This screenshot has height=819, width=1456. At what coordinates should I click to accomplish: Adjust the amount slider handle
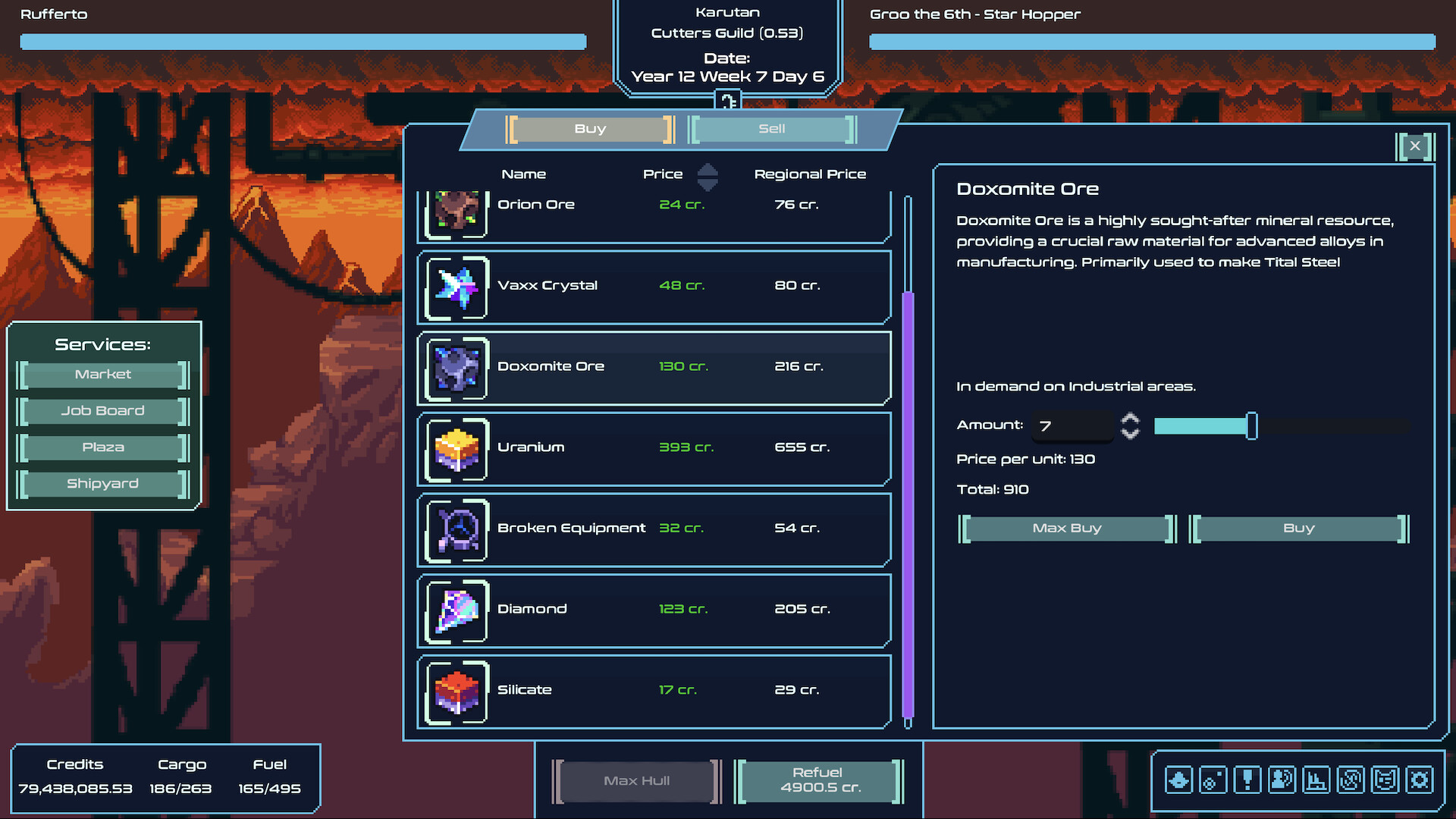1252,426
